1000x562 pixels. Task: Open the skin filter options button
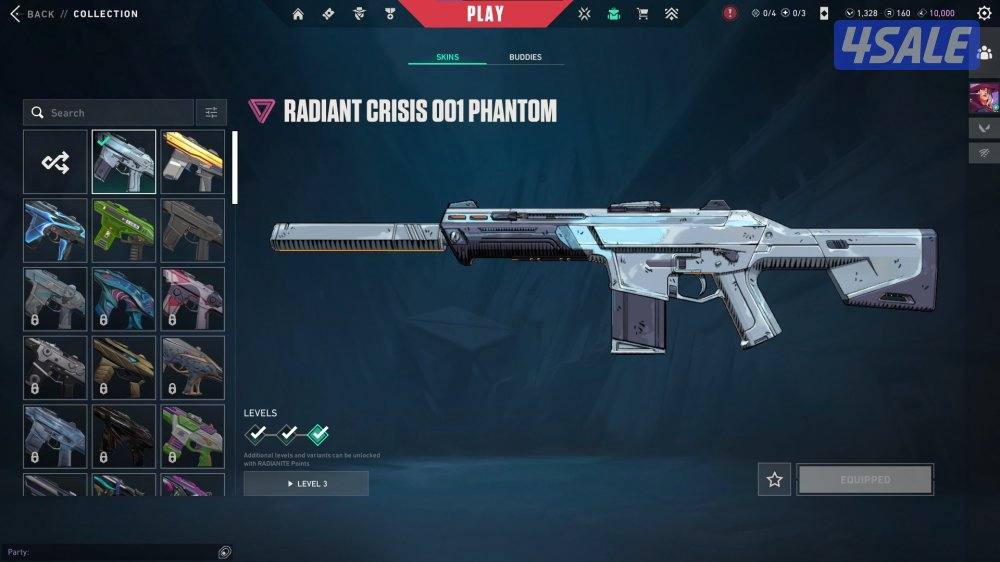tap(211, 113)
